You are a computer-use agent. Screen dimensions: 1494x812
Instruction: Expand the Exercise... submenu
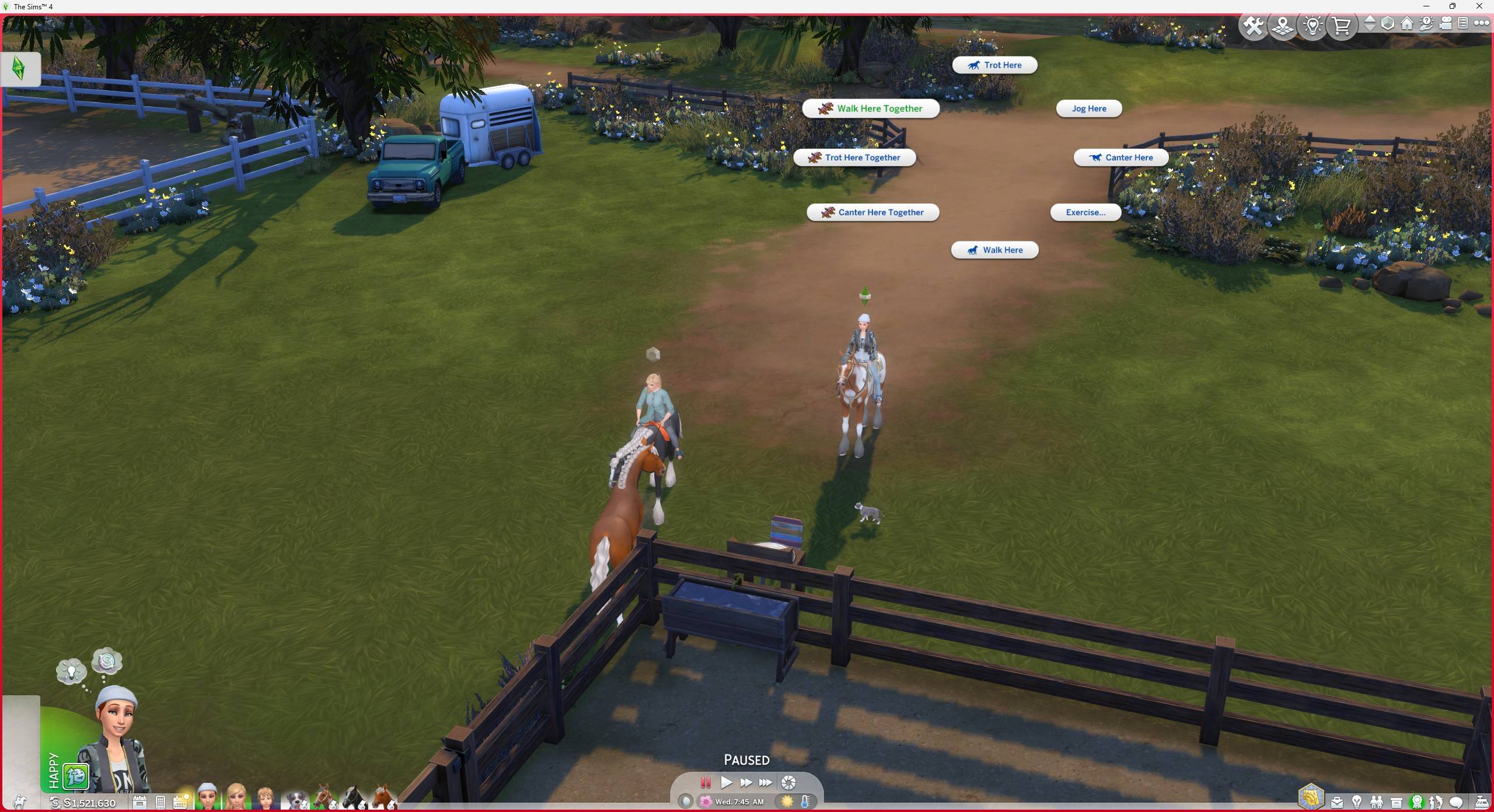tap(1085, 212)
